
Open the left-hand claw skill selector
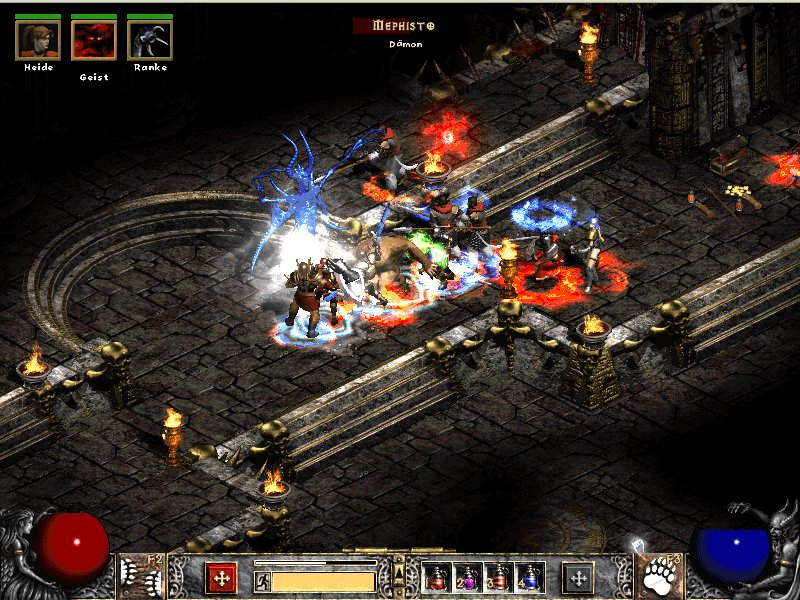(x=136, y=575)
